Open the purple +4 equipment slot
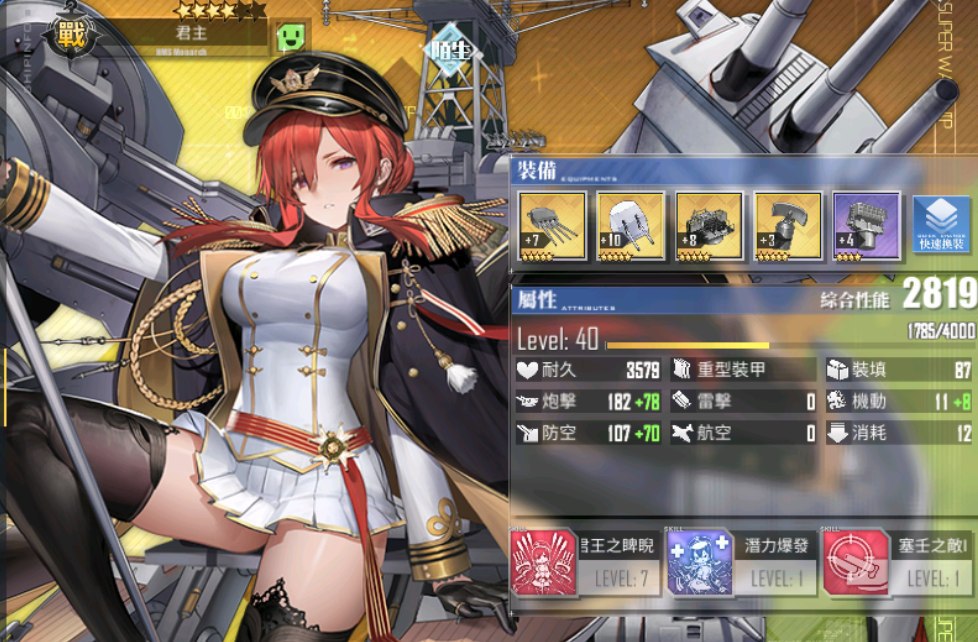Screen dimensions: 978x642 [x=867, y=226]
